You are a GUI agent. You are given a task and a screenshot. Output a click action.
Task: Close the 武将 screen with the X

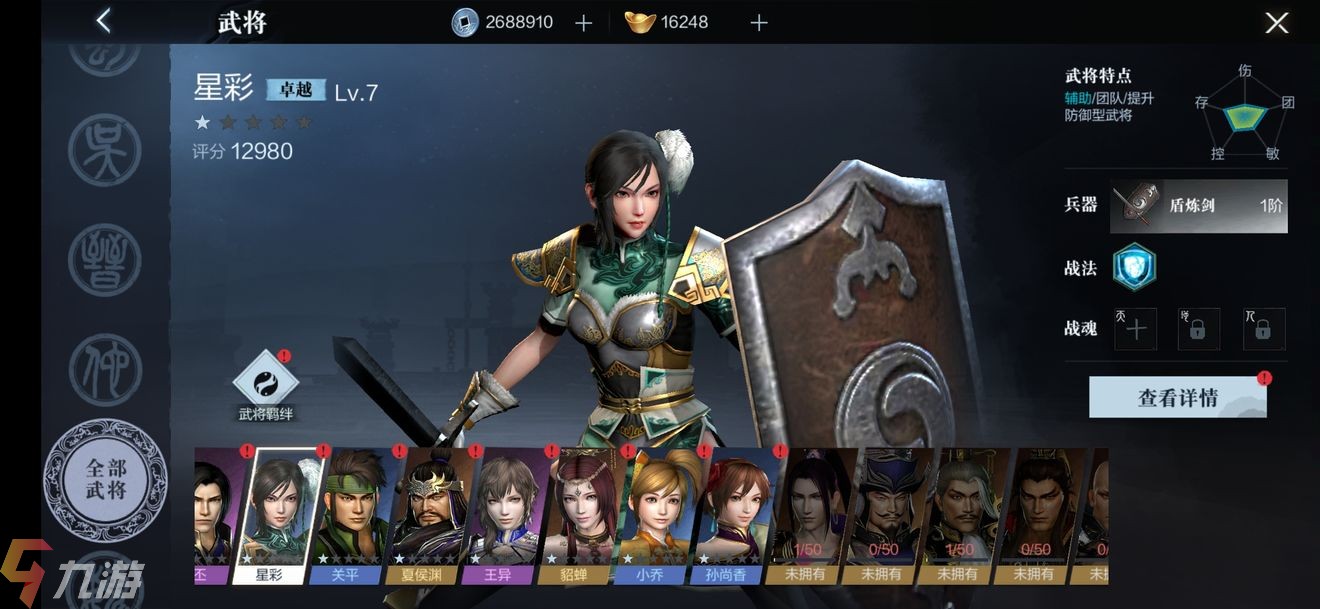pyautogui.click(x=1276, y=23)
